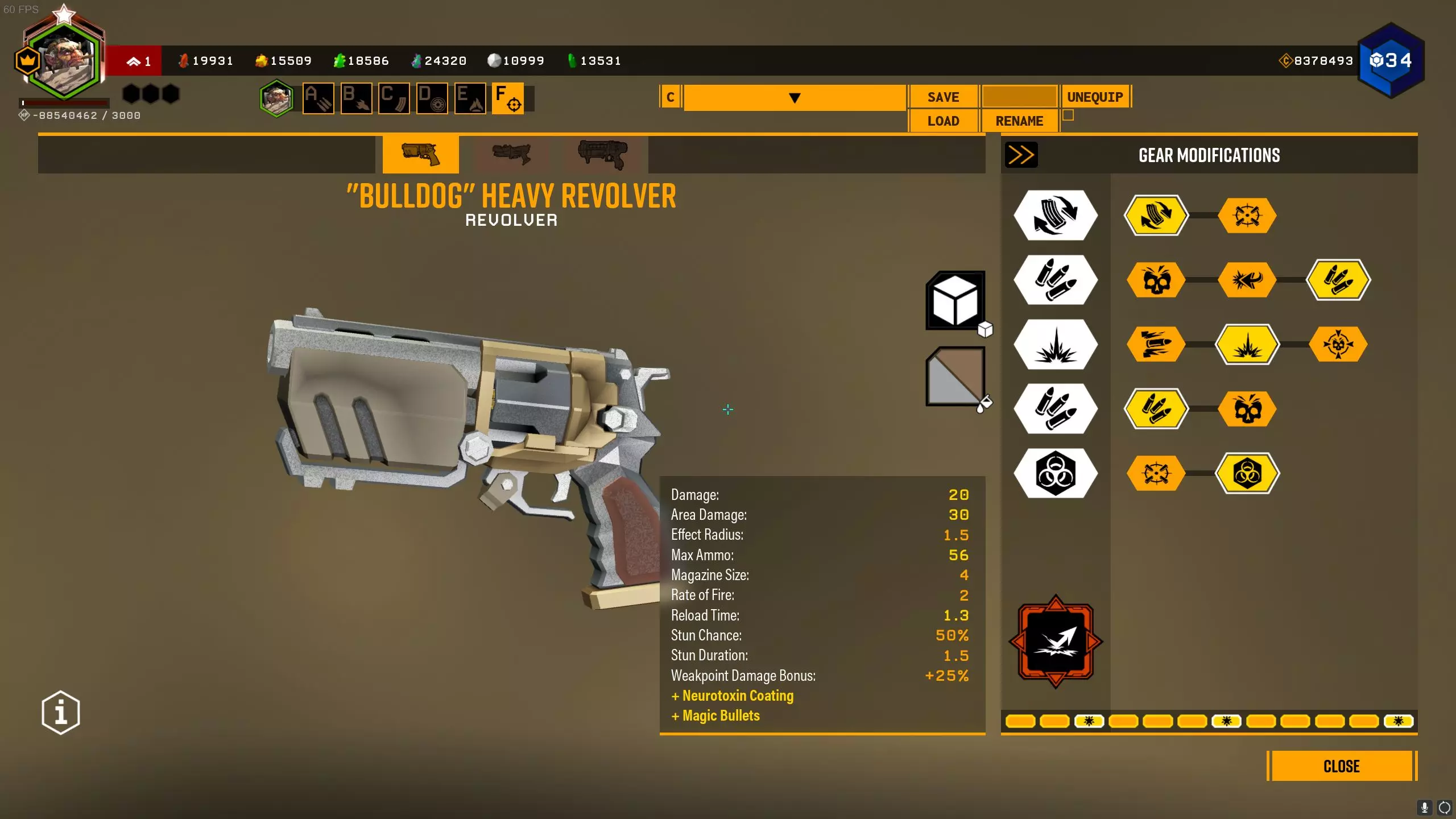The height and width of the screenshot is (819, 1456).
Task: Open the white cube skin selector
Action: click(955, 300)
